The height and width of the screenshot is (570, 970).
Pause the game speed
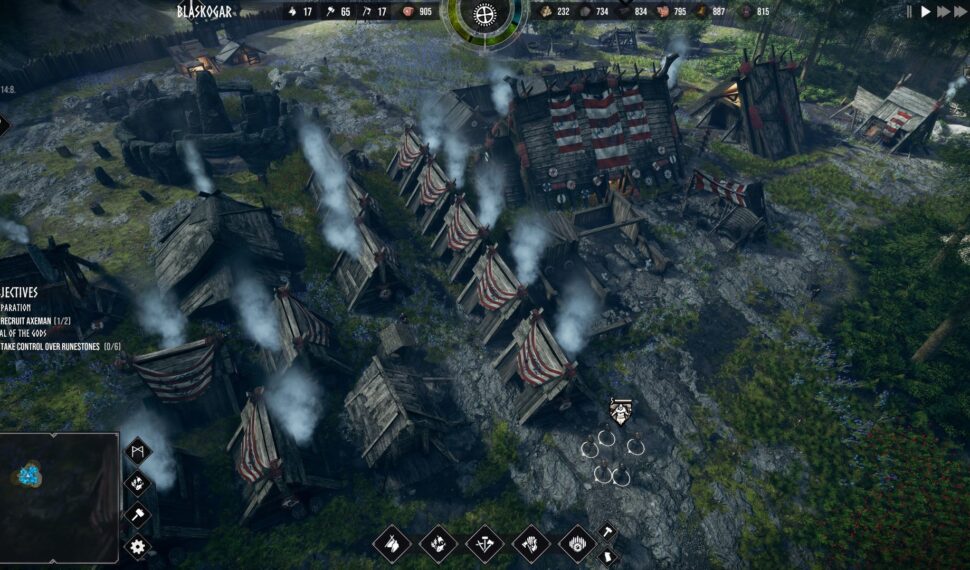(x=909, y=12)
